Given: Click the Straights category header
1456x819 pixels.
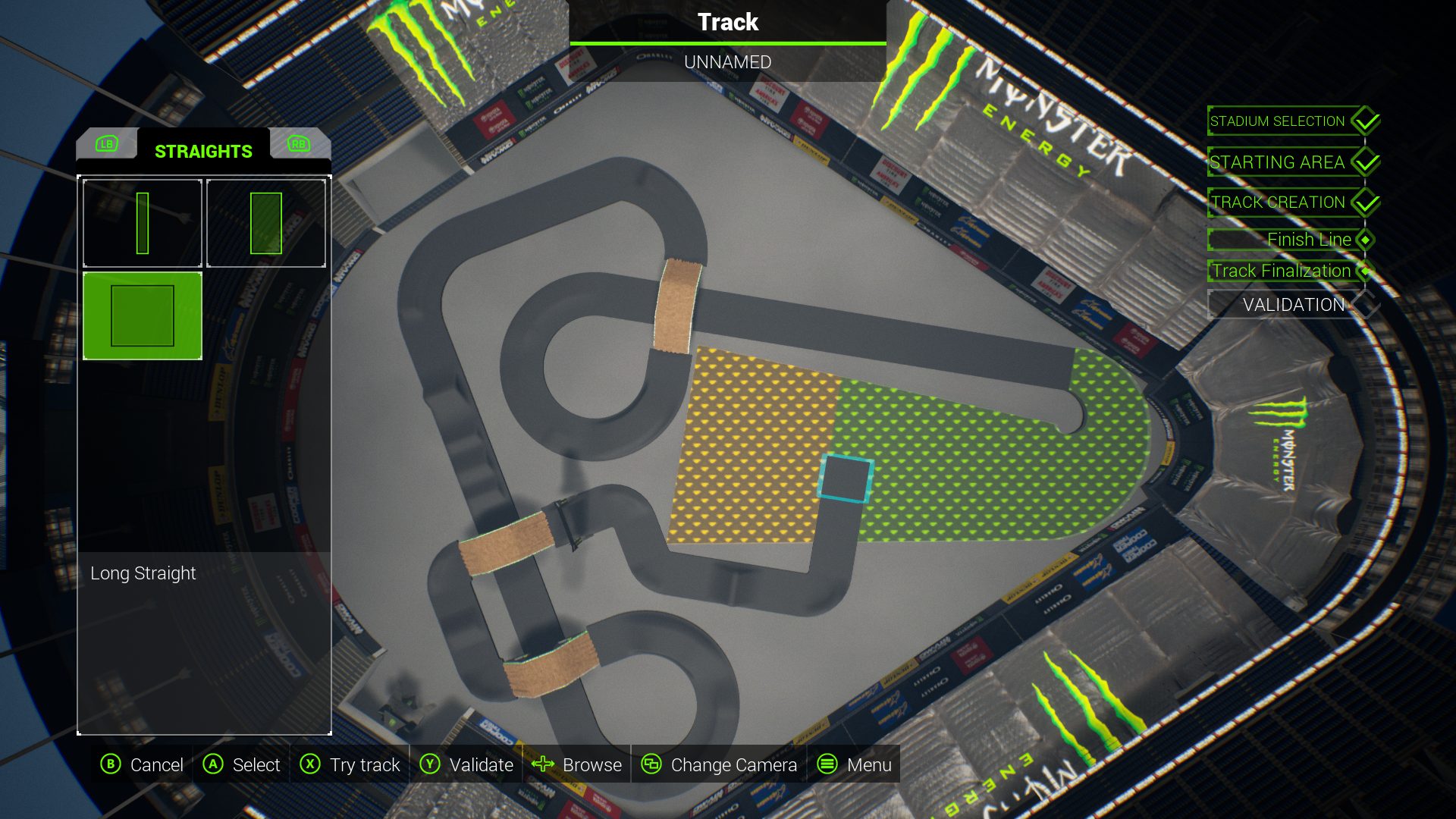Looking at the screenshot, I should click(203, 152).
